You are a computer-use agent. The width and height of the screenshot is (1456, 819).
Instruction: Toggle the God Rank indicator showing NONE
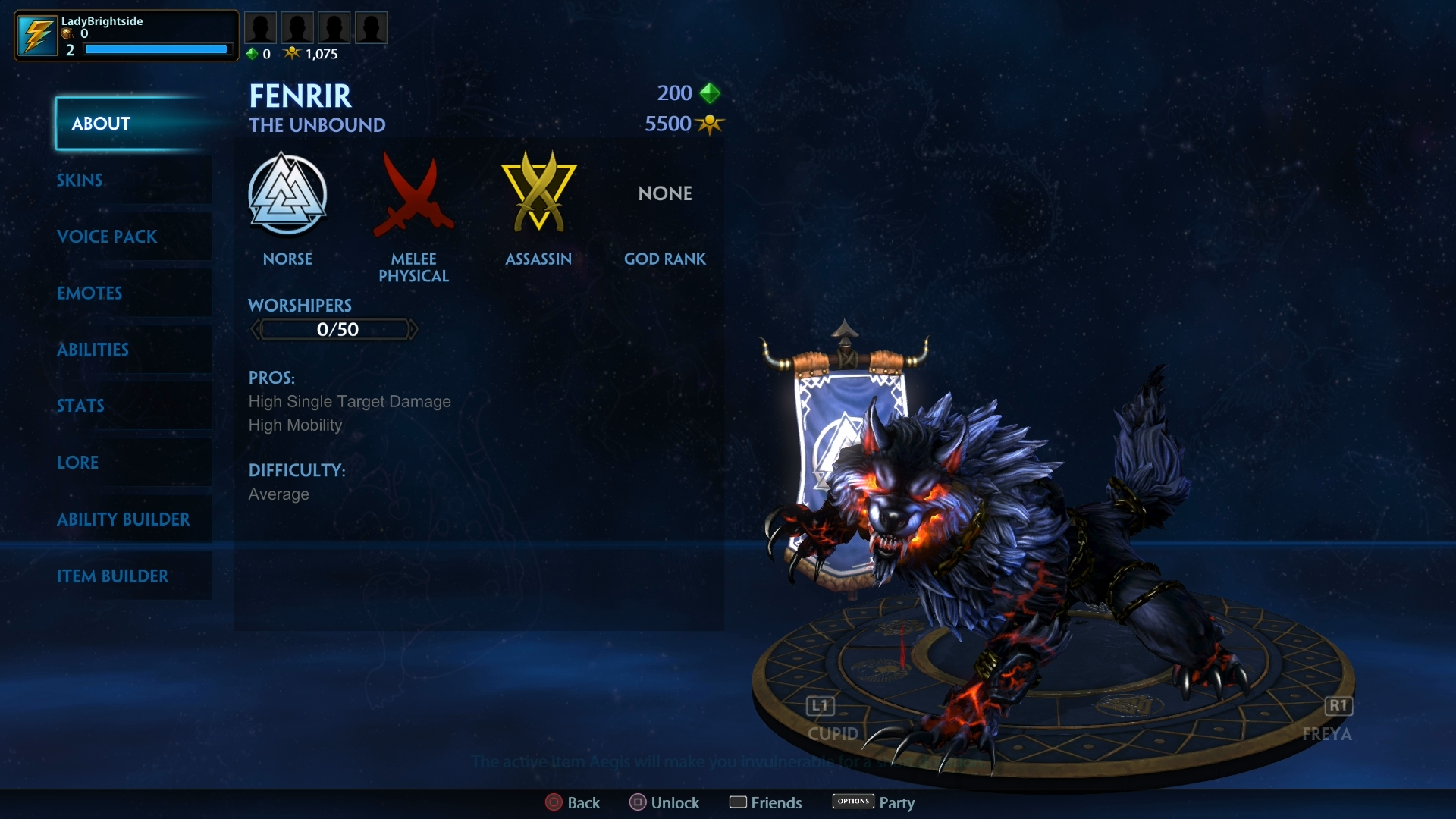tap(665, 193)
